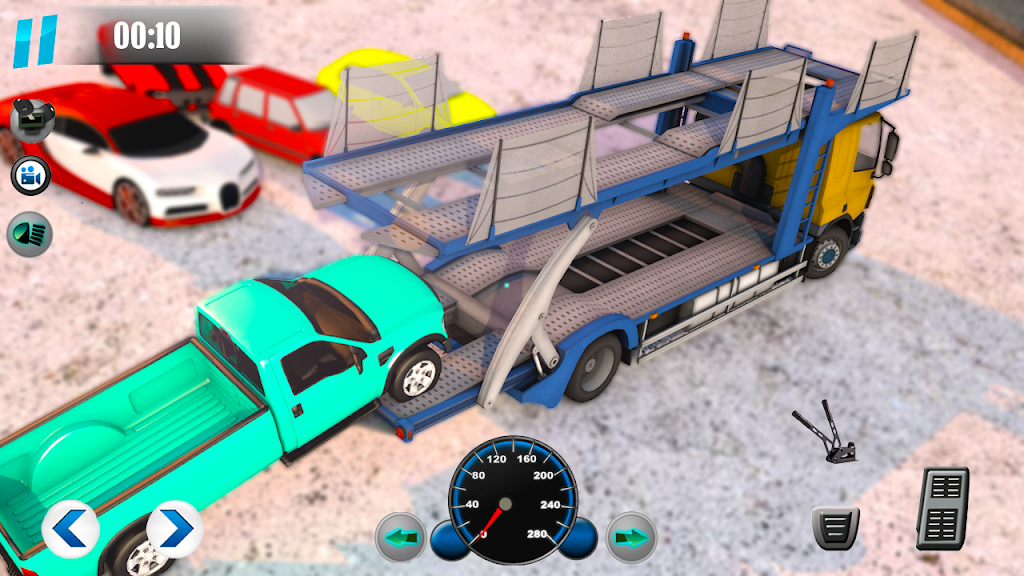Toggle the video camera button
This screenshot has width=1024, height=576.
(31, 177)
